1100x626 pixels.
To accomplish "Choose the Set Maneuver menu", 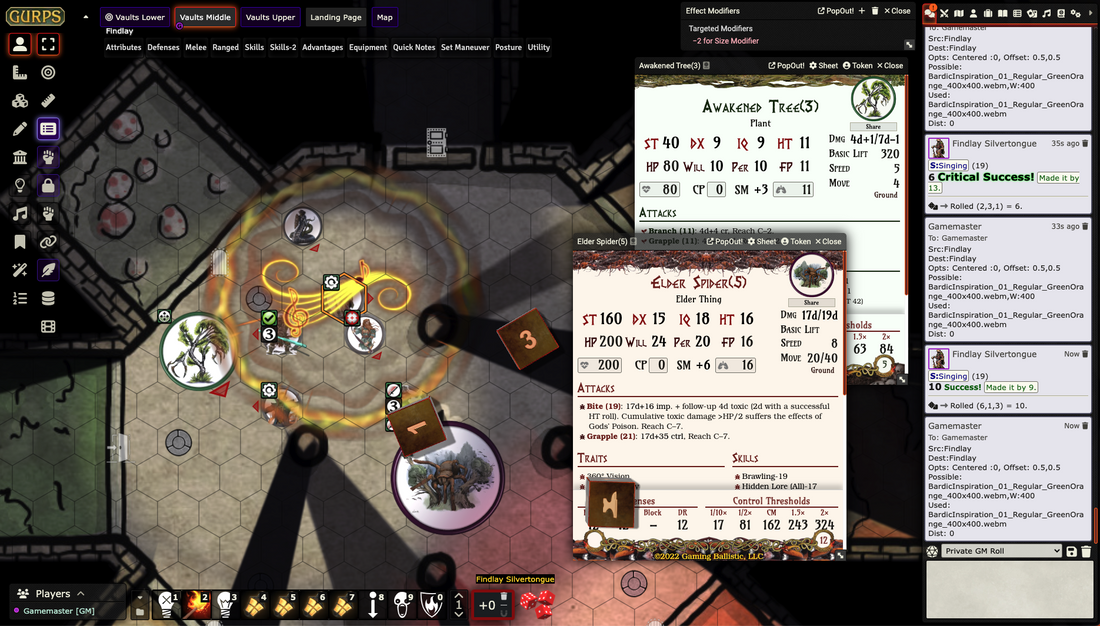I will pyautogui.click(x=464, y=47).
